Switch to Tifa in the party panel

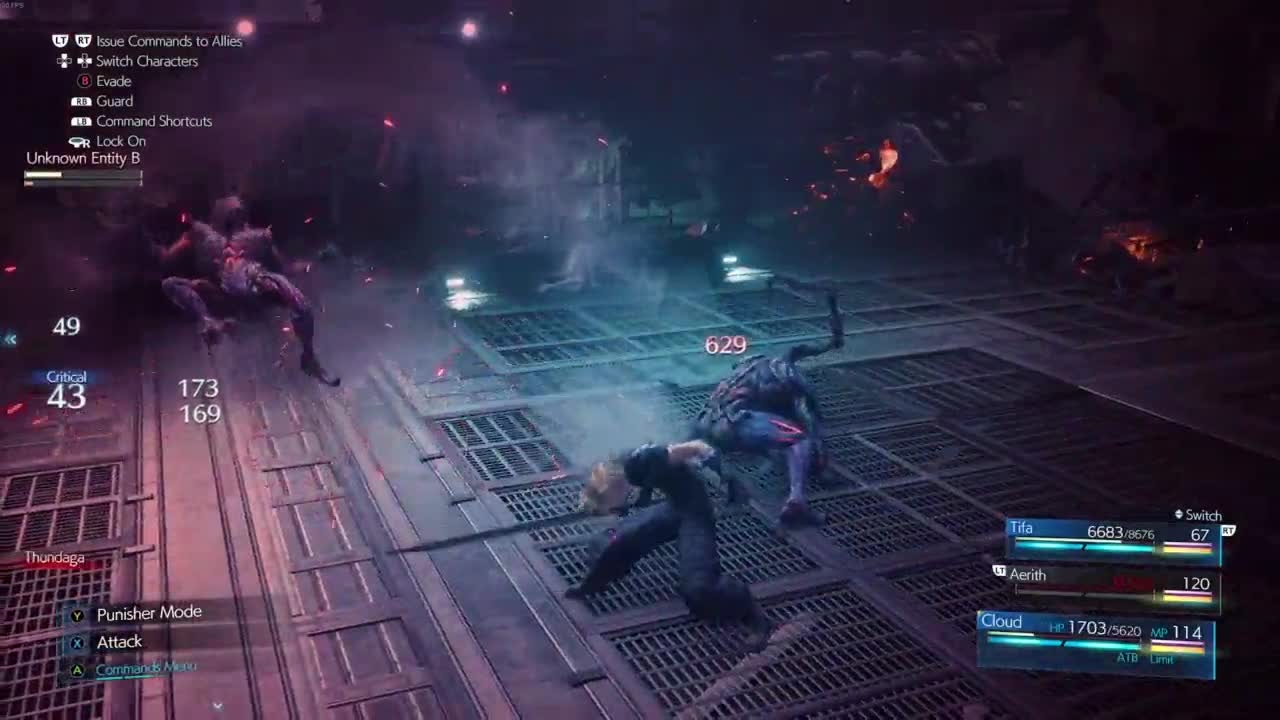pos(1112,537)
